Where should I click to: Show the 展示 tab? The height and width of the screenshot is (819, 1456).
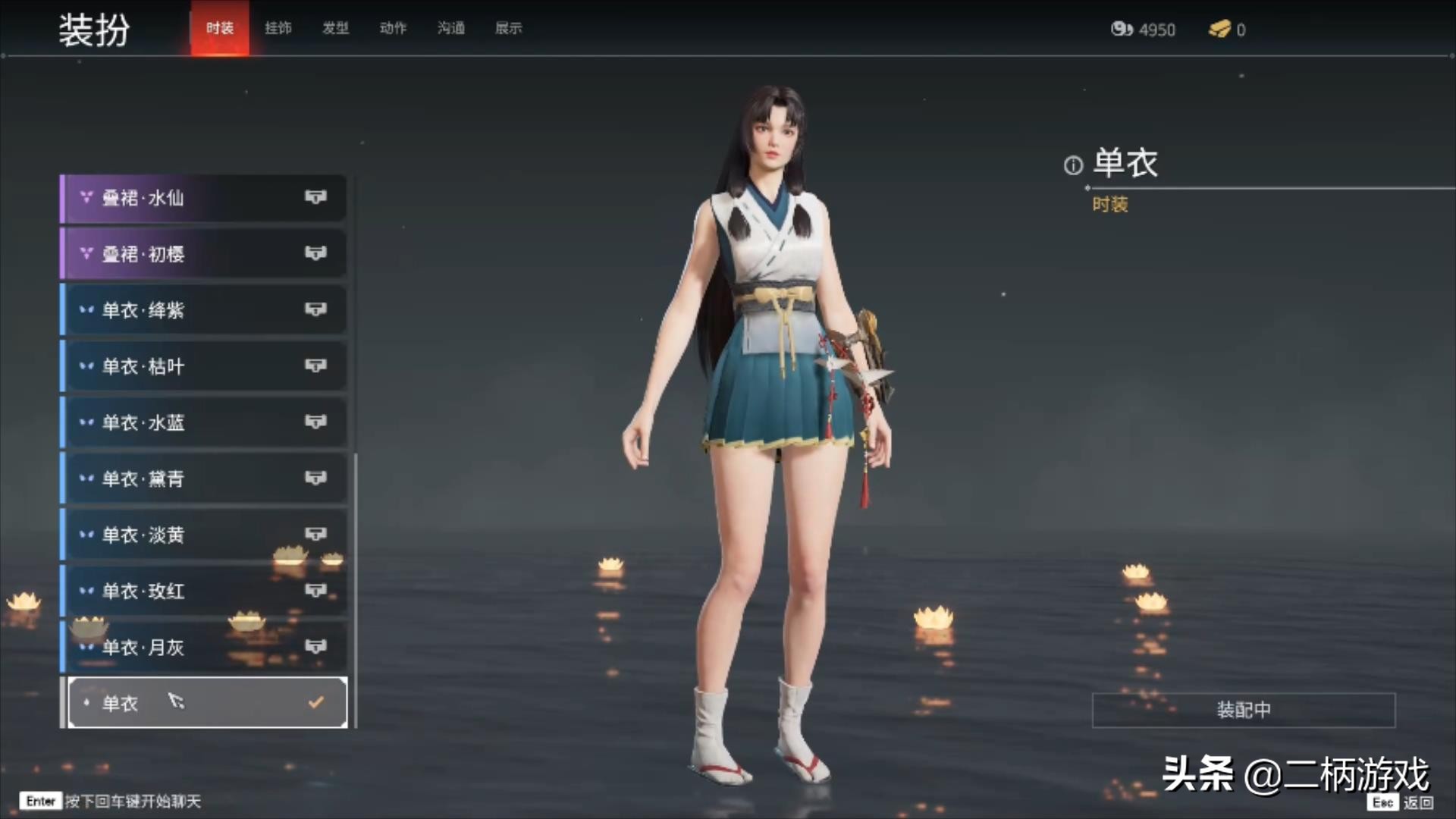click(509, 28)
